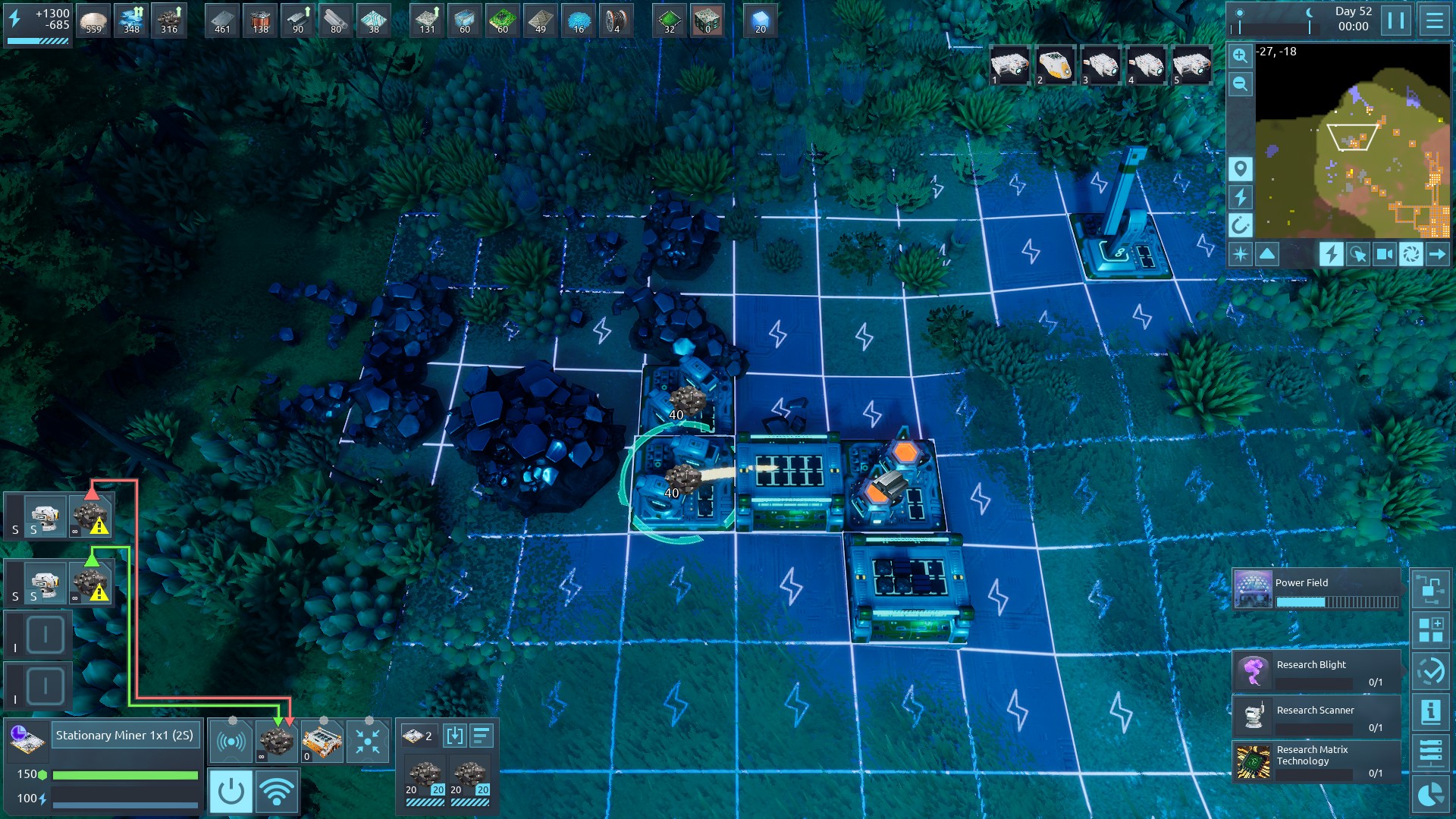Select the yellow bot in slot two
This screenshot has width=1456, height=819.
1055,65
